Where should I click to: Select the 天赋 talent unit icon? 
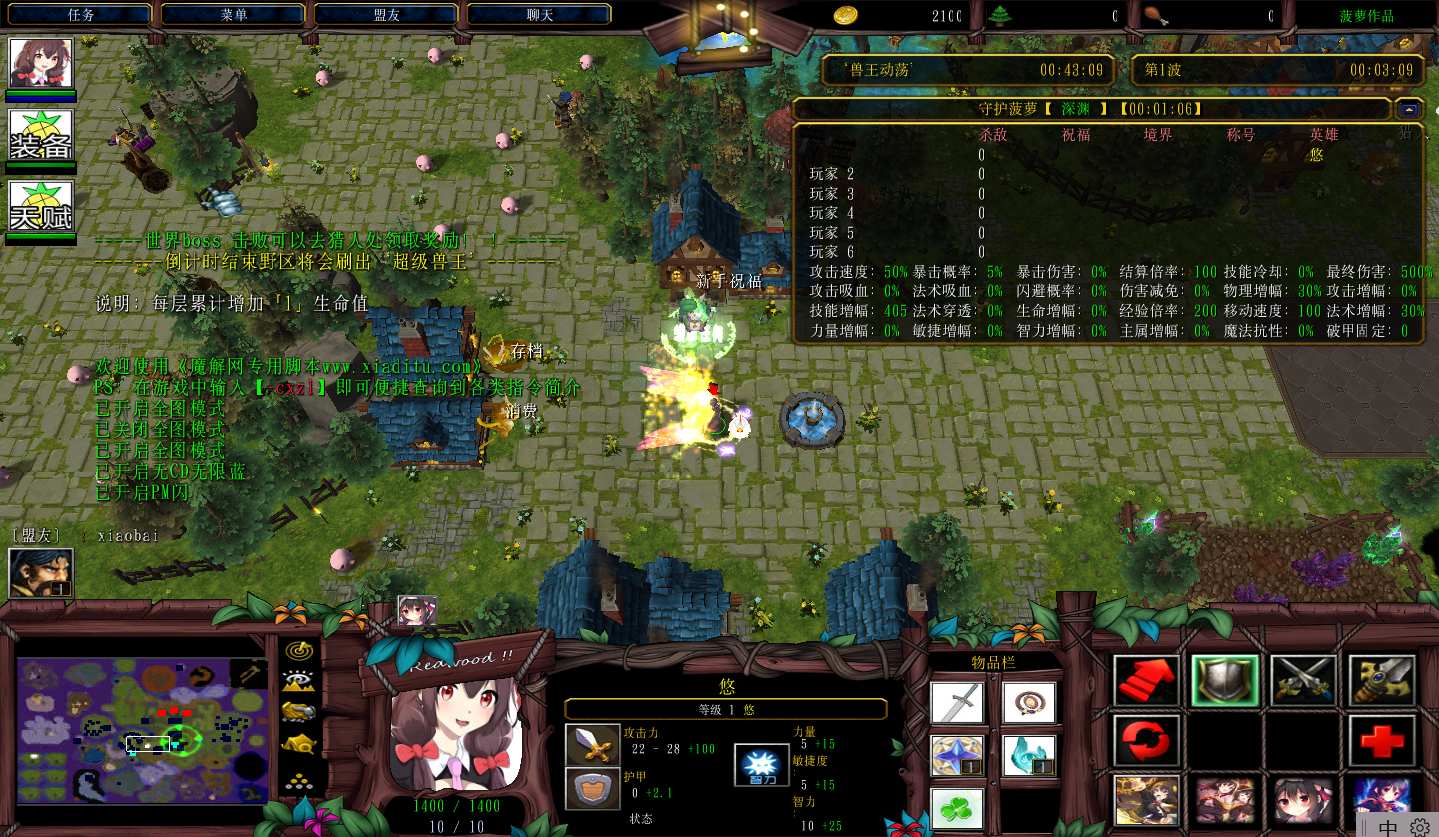click(41, 206)
